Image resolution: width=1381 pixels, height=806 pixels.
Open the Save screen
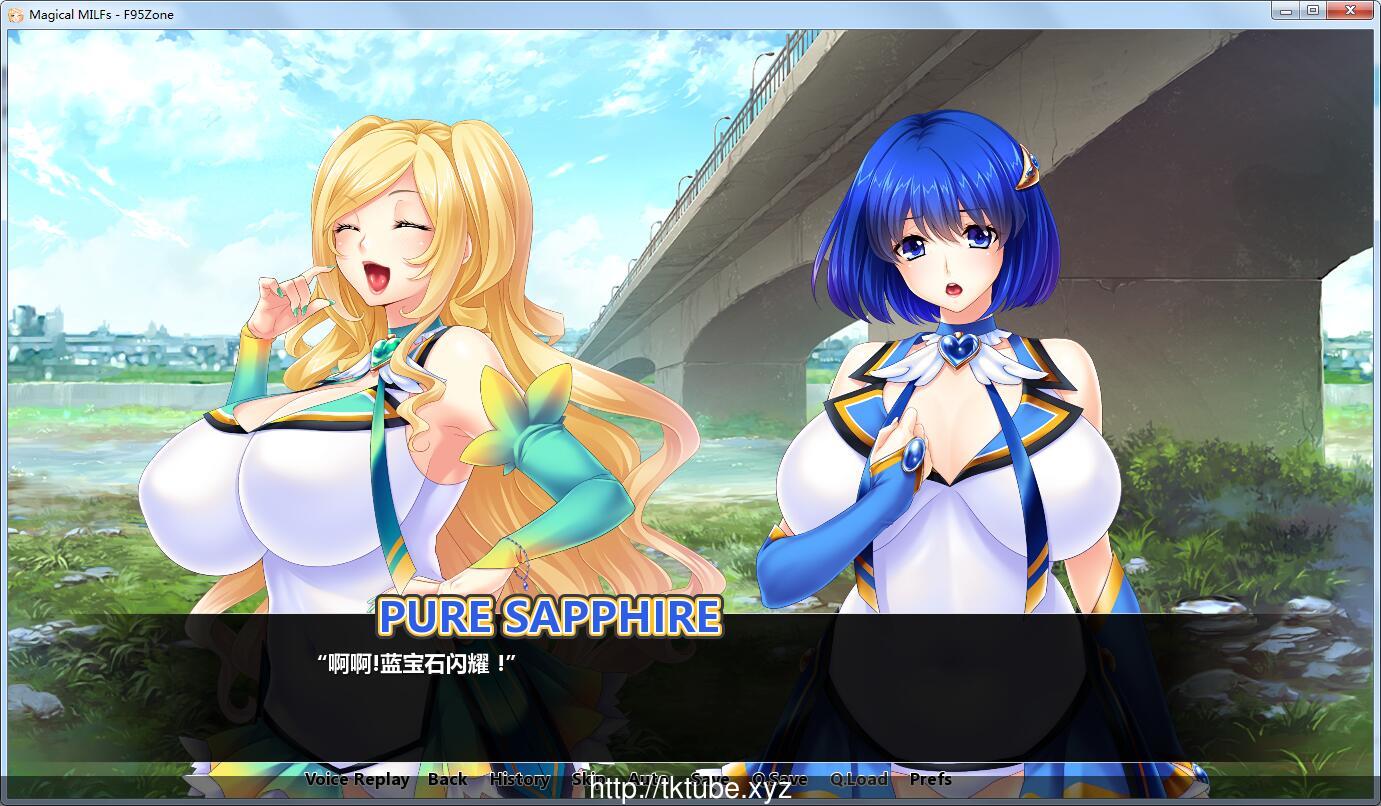click(x=709, y=779)
